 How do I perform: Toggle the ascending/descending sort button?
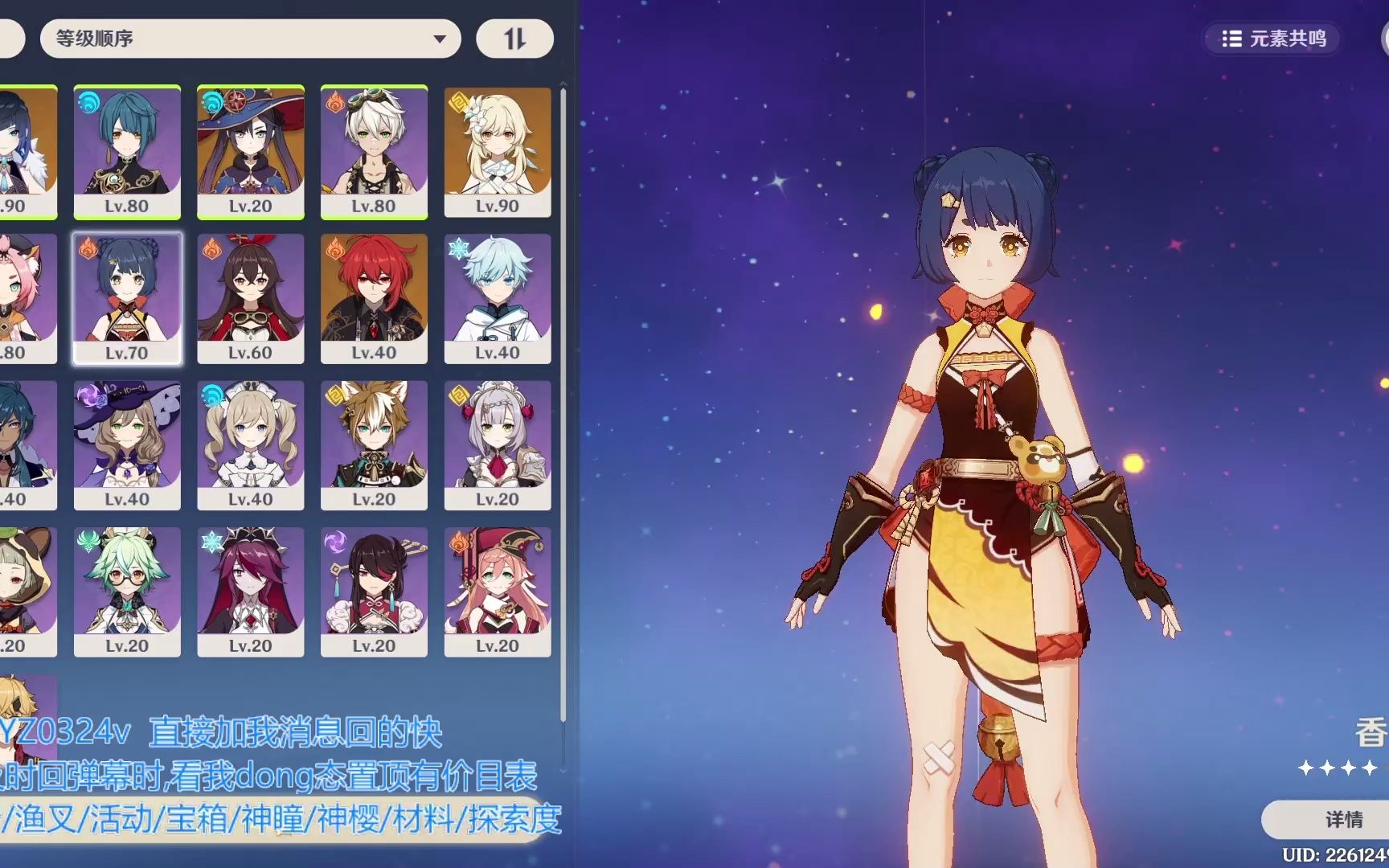514,38
